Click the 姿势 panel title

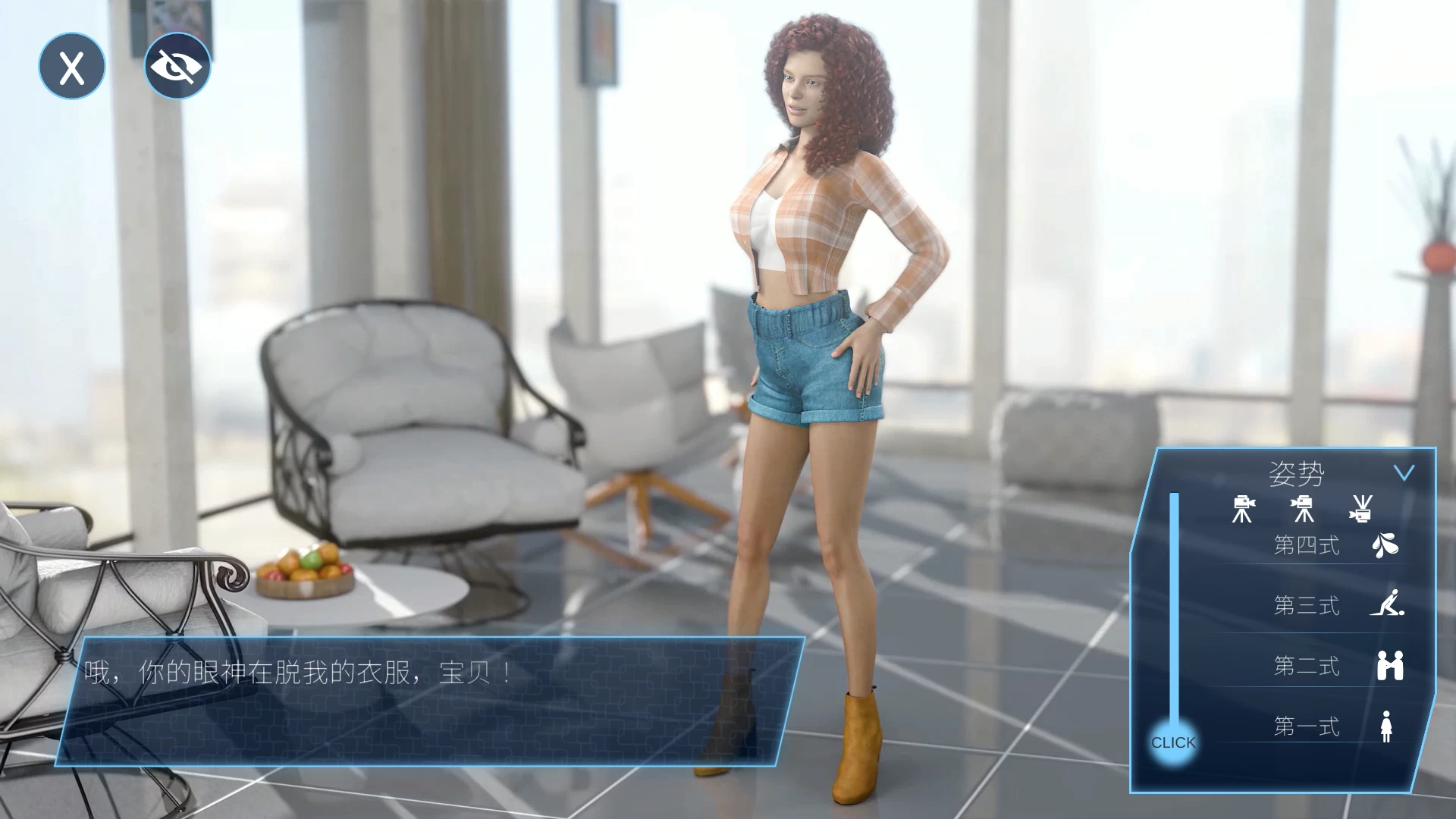(1298, 471)
